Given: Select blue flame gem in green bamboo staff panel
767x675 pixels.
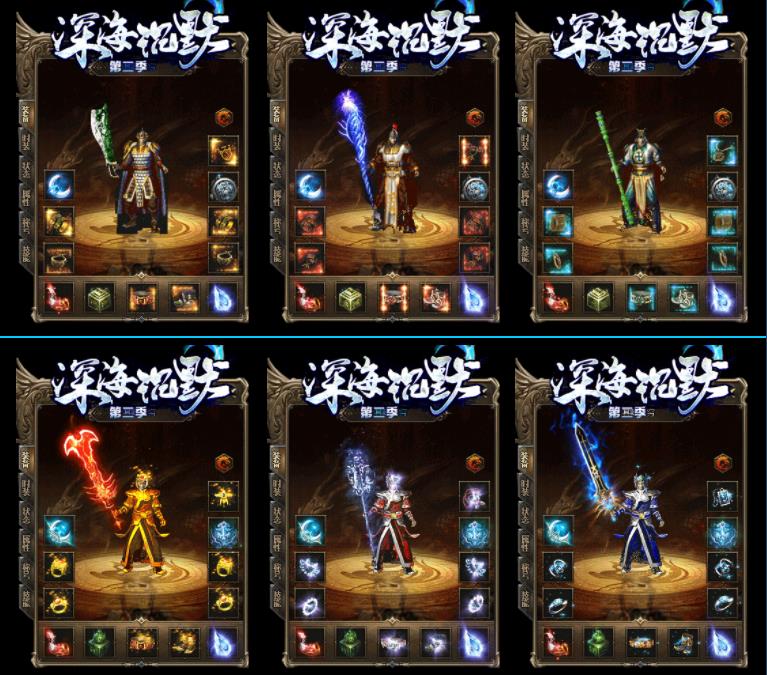Looking at the screenshot, I should pos(722,297).
